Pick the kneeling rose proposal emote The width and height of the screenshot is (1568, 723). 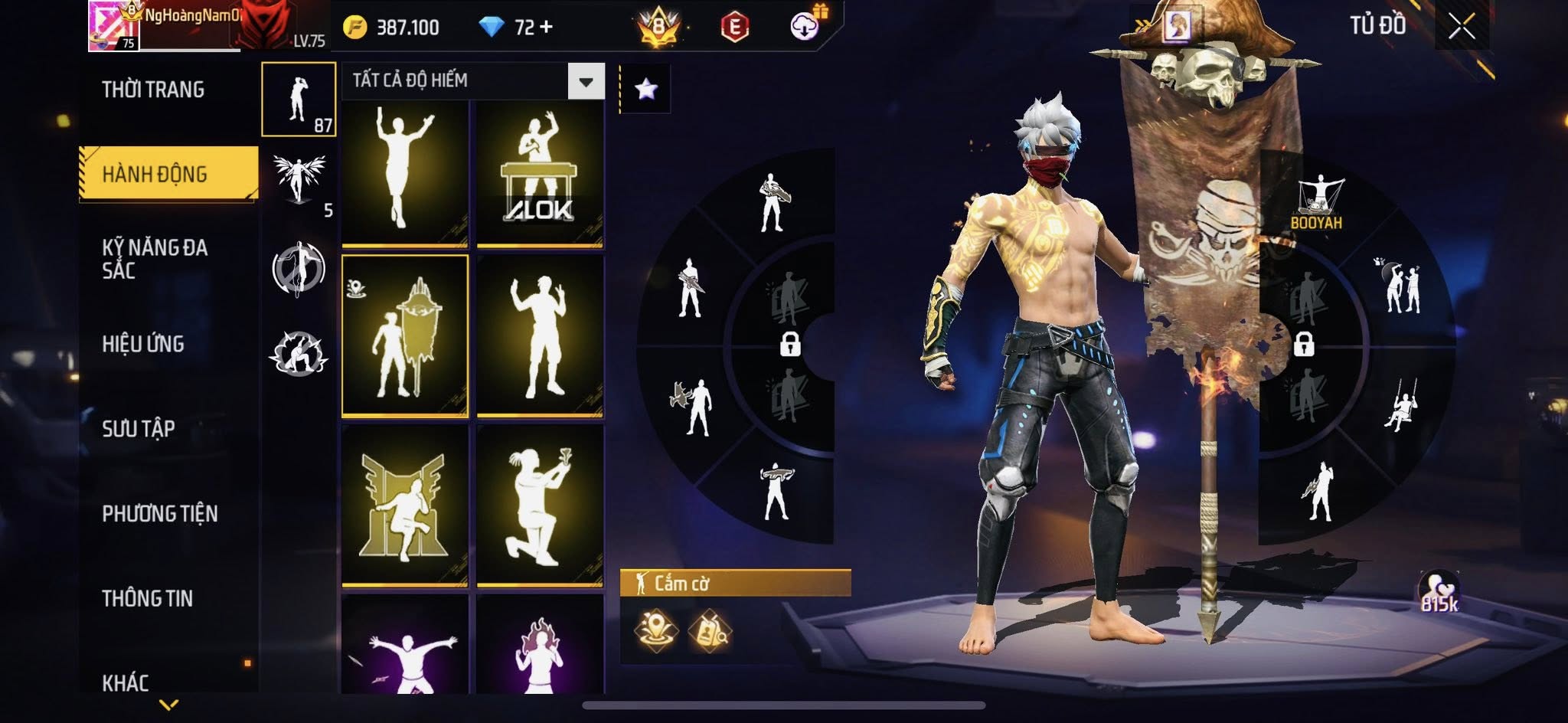point(540,505)
